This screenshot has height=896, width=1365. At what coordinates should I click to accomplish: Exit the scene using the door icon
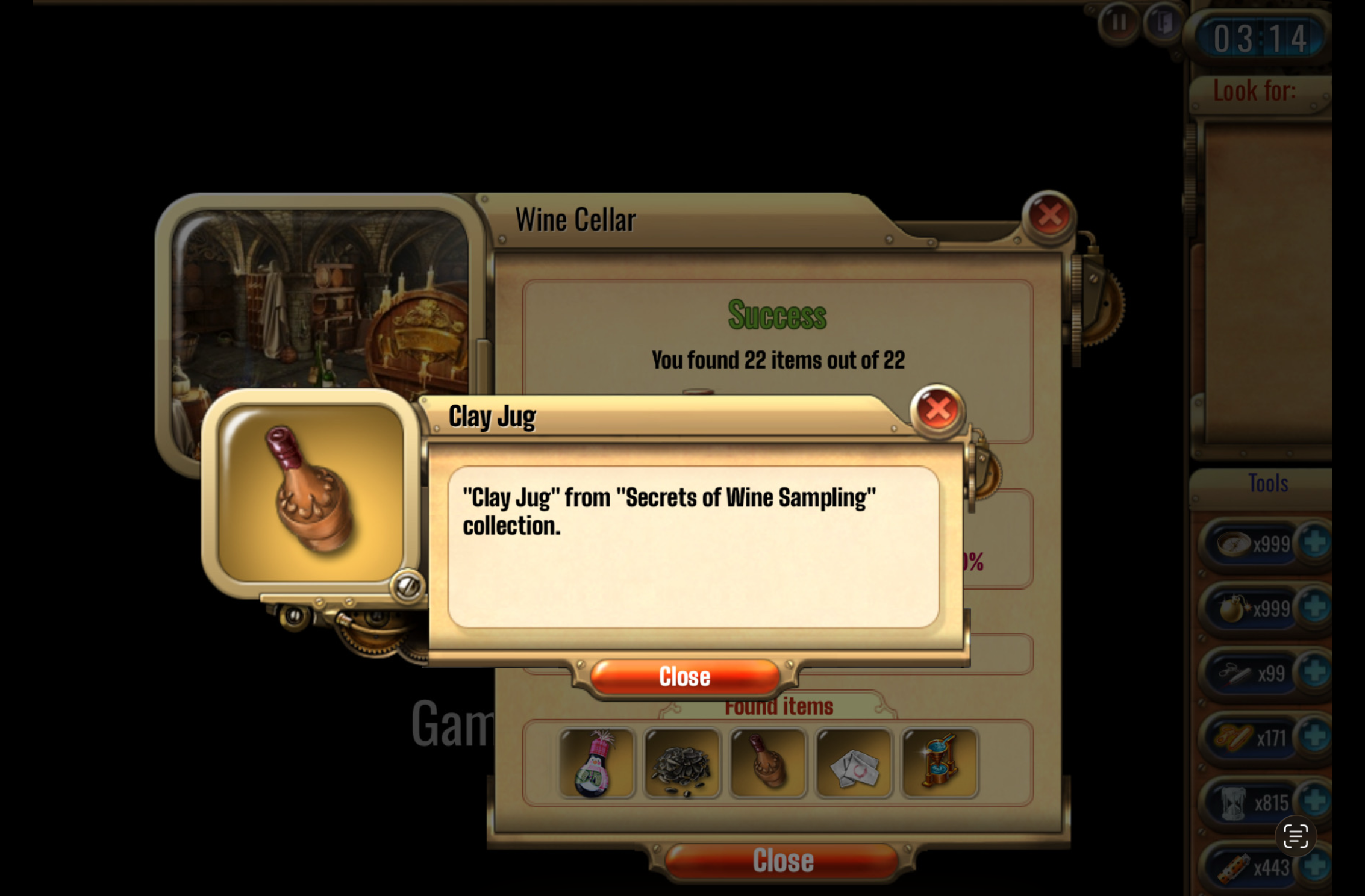pos(1163,23)
